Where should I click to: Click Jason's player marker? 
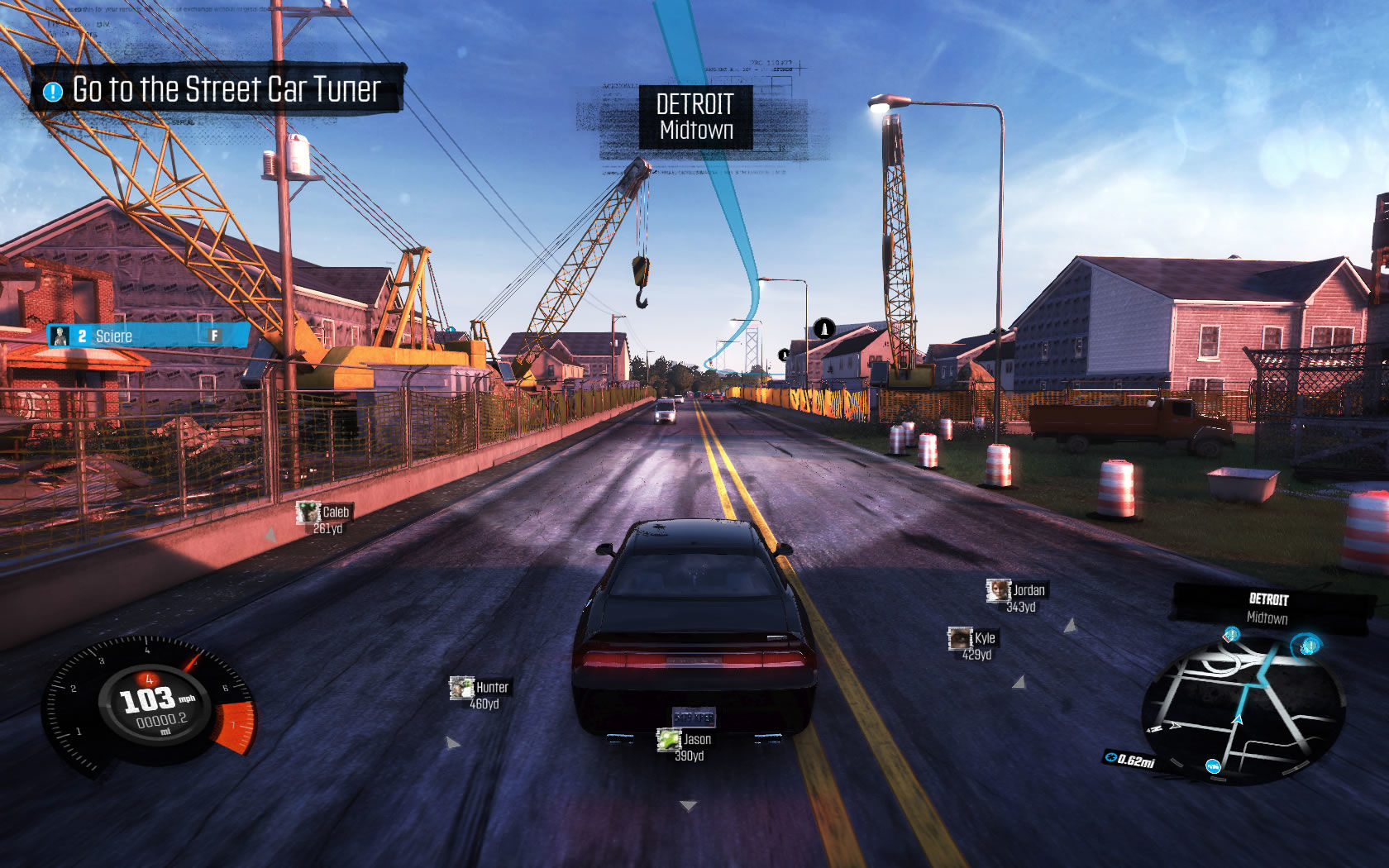[685, 746]
